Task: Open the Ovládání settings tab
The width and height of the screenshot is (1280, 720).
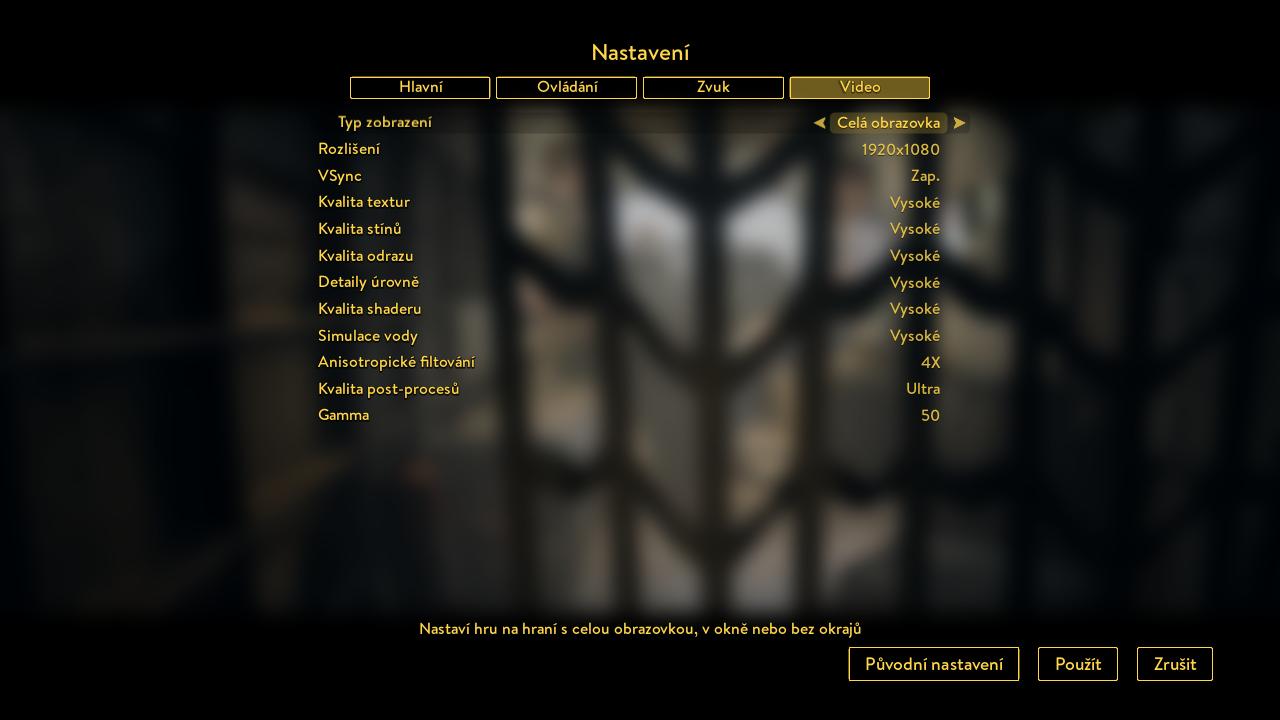Action: tap(566, 88)
